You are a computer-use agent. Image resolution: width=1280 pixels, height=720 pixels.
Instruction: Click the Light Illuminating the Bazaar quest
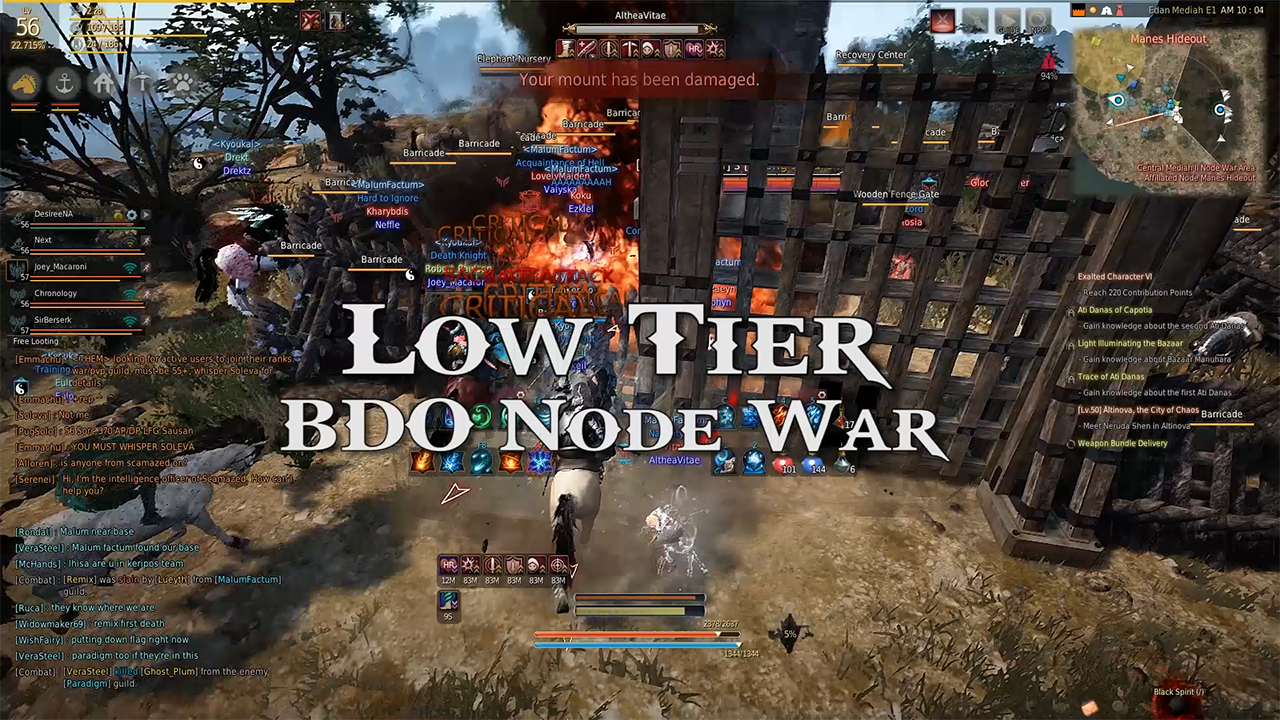click(1130, 344)
